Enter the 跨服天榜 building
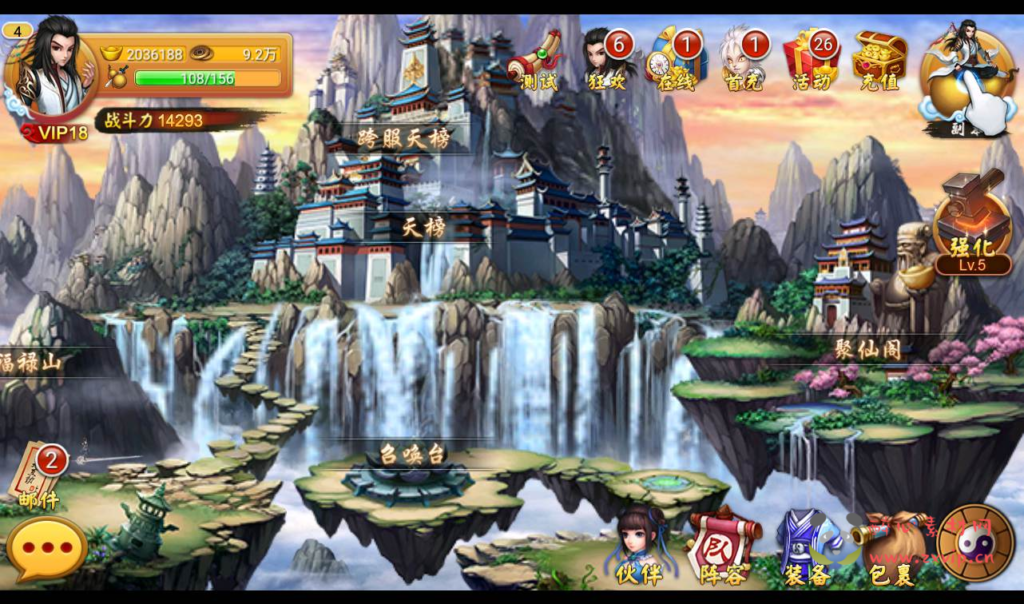This screenshot has height=604, width=1024. (x=406, y=139)
